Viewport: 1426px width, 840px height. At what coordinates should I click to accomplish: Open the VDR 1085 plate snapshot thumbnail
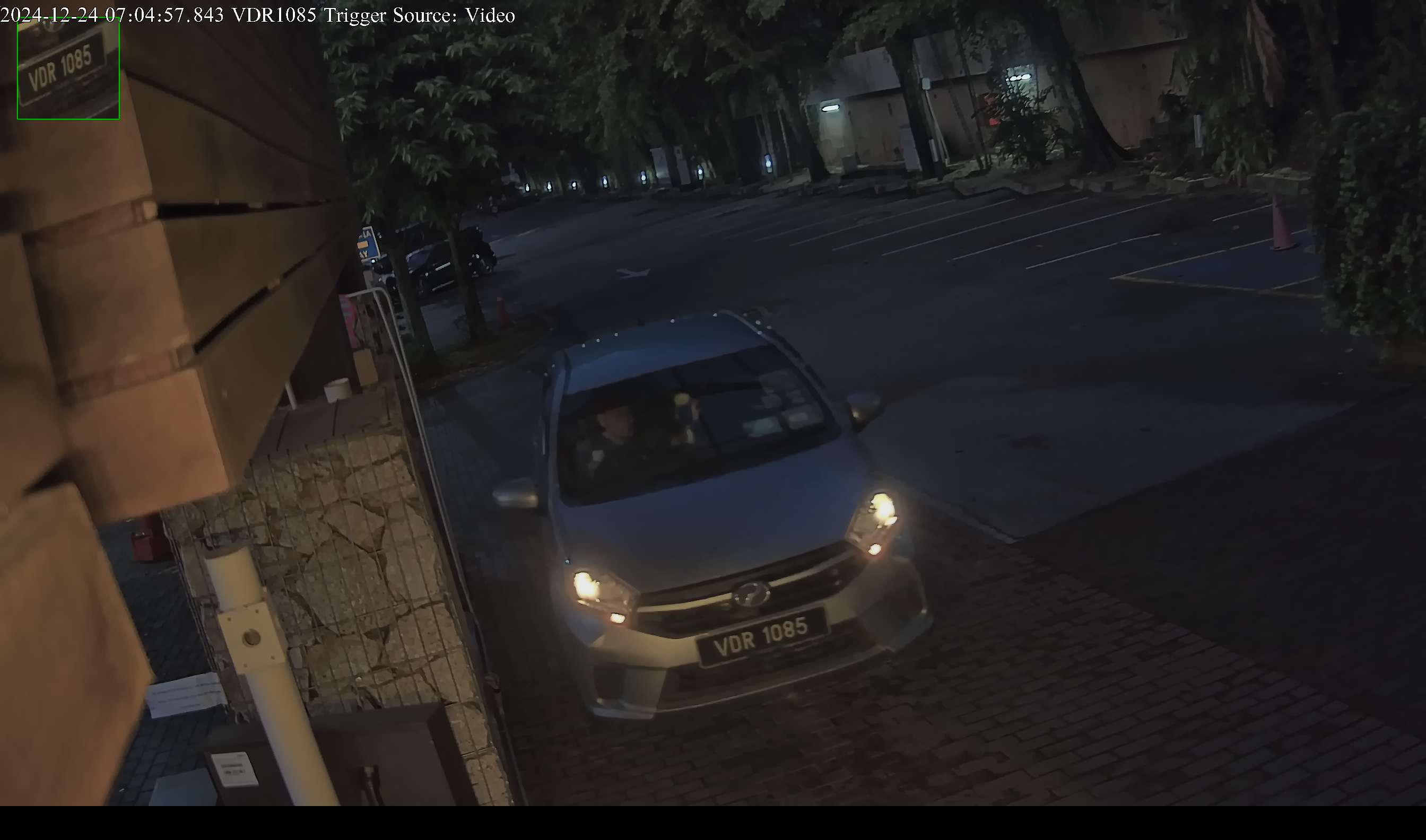coord(68,69)
